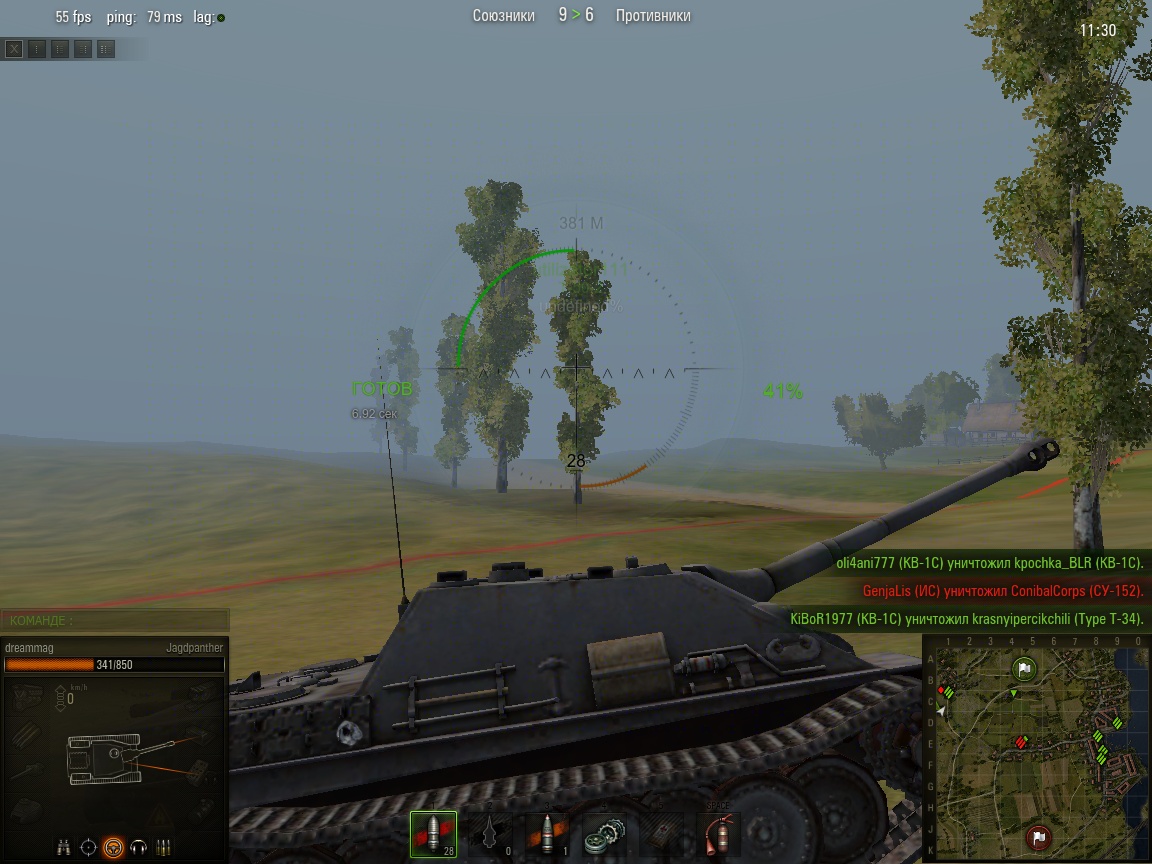Click the highlighted driver steering wheel icon
The image size is (1152, 864).
[114, 847]
